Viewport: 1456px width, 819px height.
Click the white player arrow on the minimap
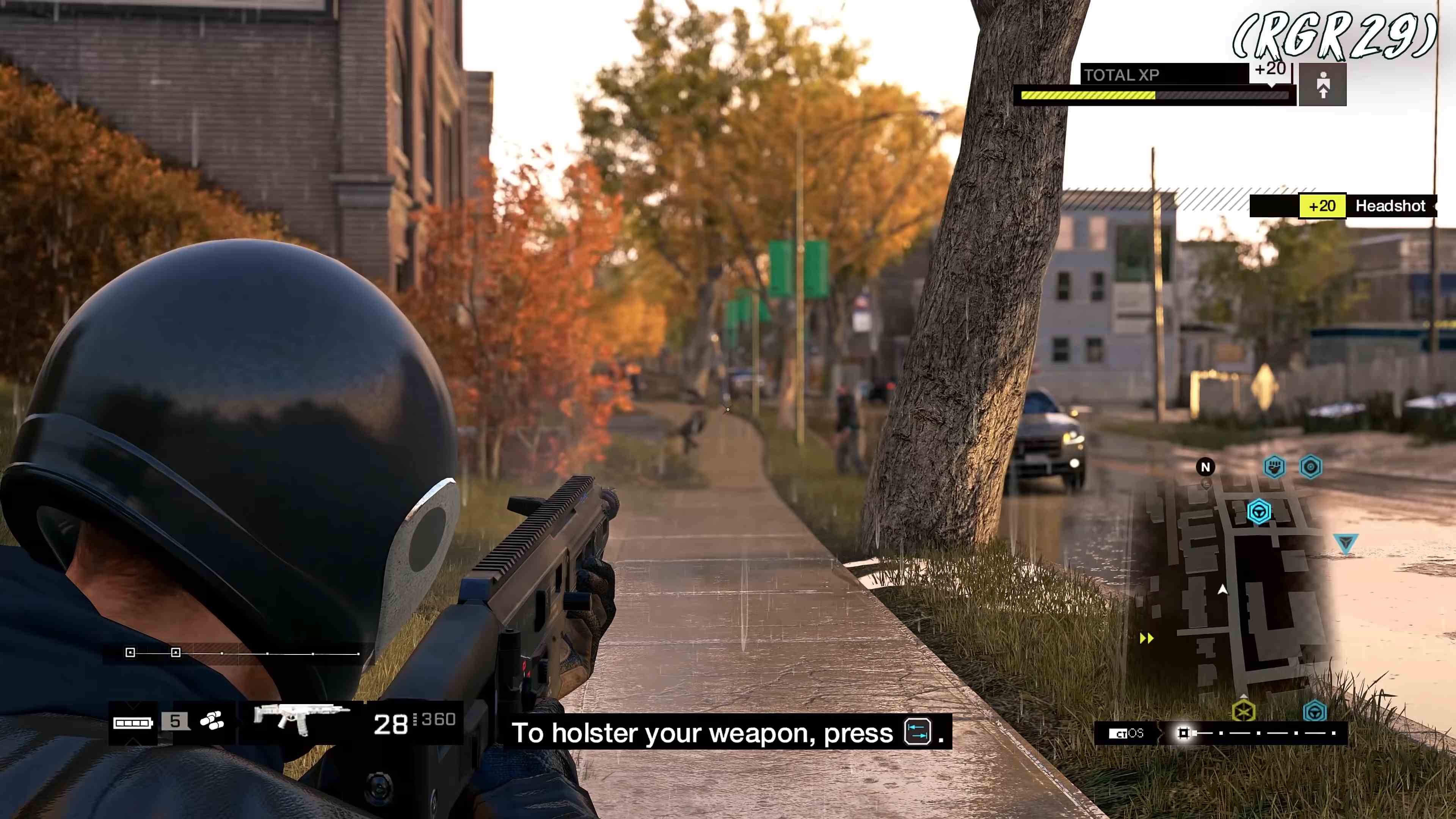pyautogui.click(x=1222, y=590)
